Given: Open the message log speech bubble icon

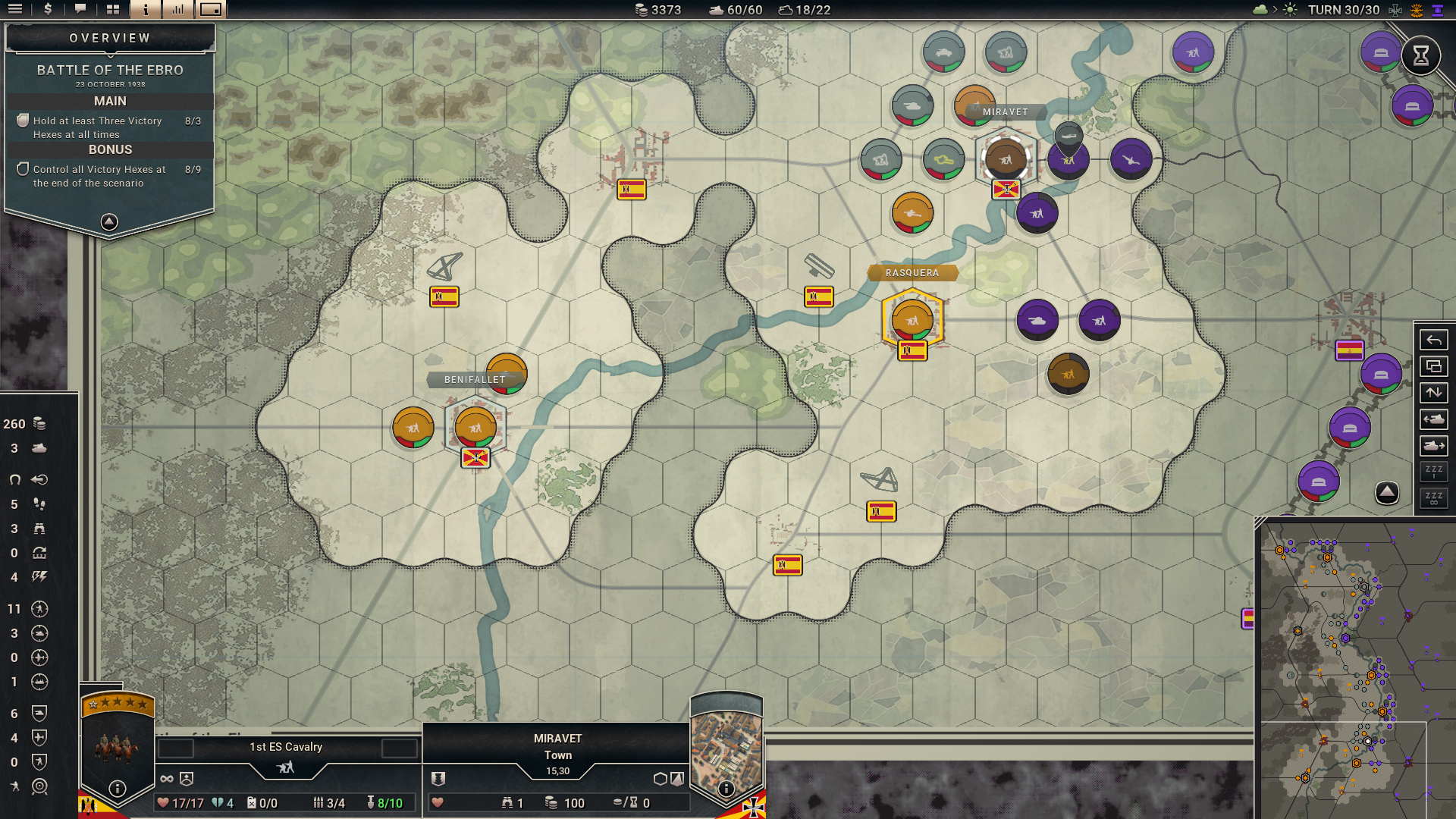Looking at the screenshot, I should point(80,10).
